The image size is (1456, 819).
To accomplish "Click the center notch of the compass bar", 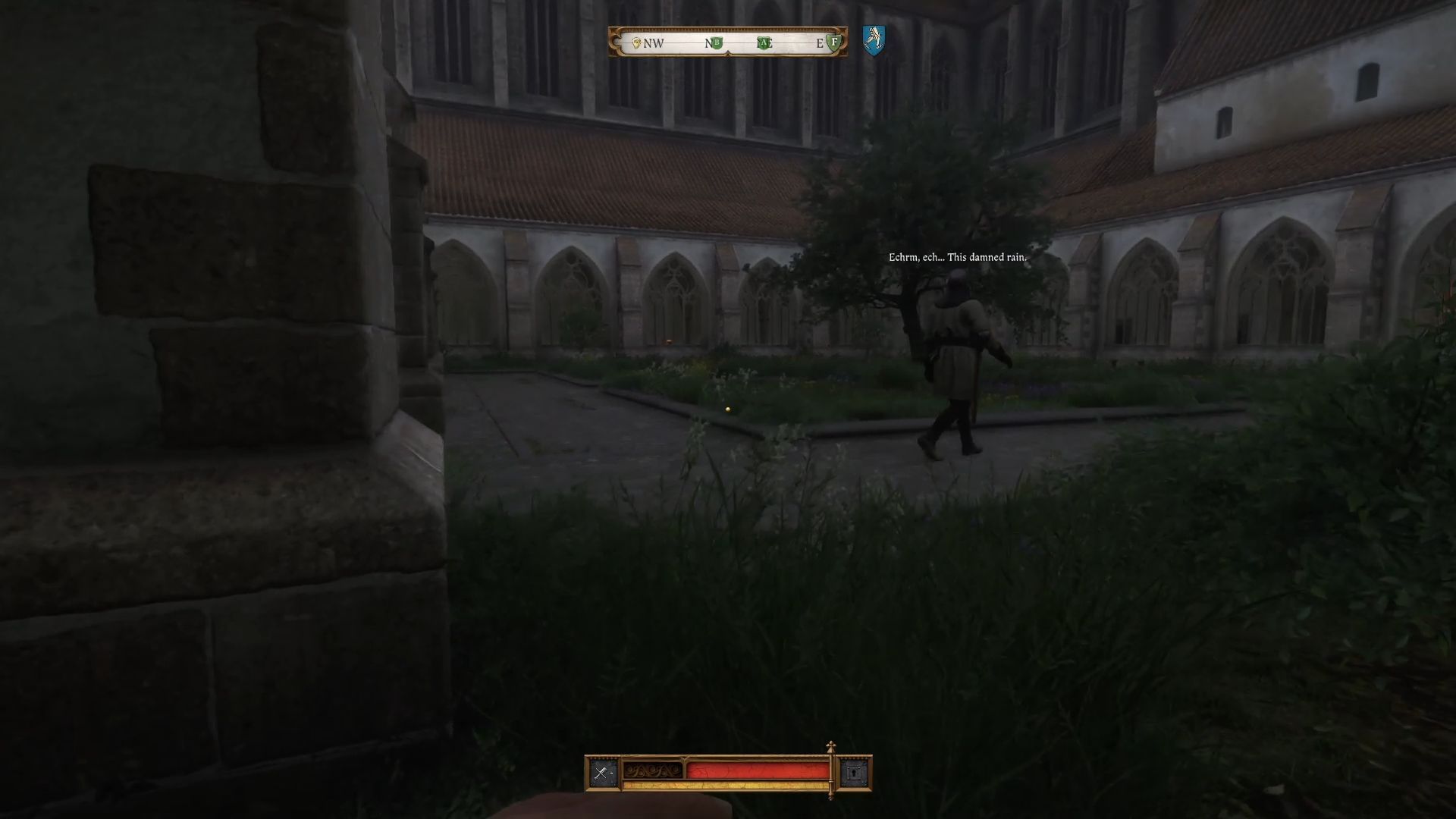I will click(x=728, y=53).
